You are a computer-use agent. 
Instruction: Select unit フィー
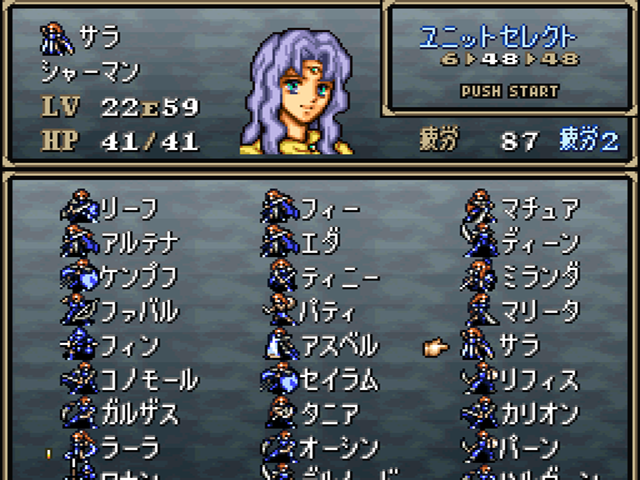coord(330,210)
